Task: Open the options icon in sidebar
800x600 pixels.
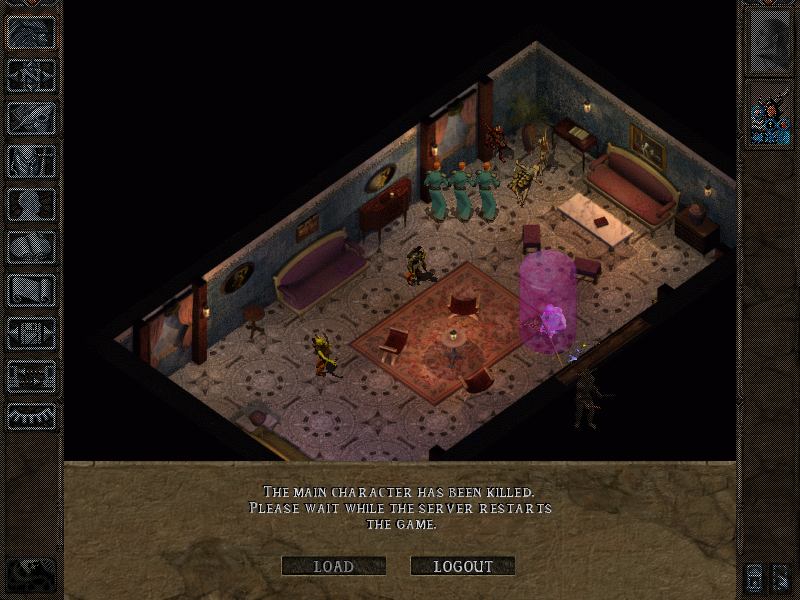Action: point(32,333)
